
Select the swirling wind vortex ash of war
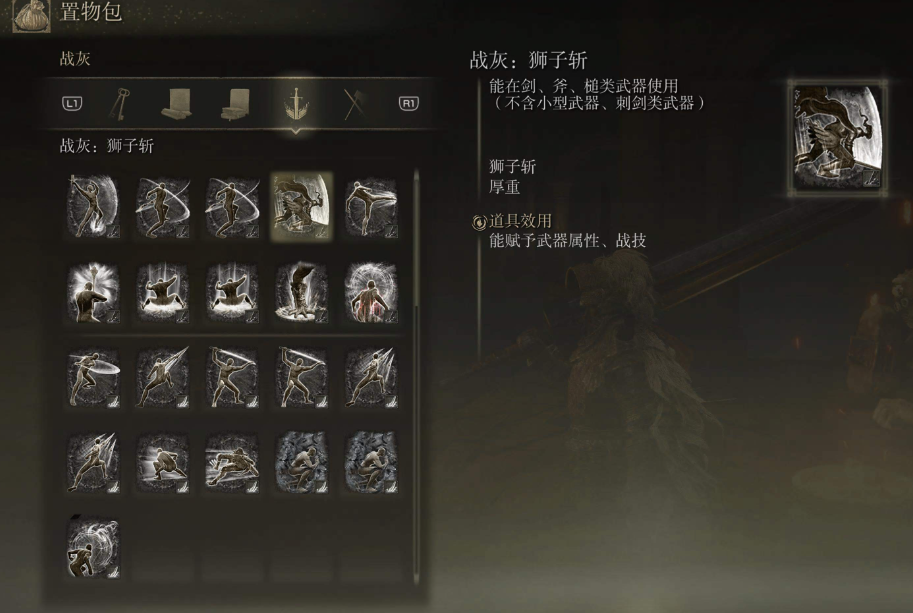[93, 545]
